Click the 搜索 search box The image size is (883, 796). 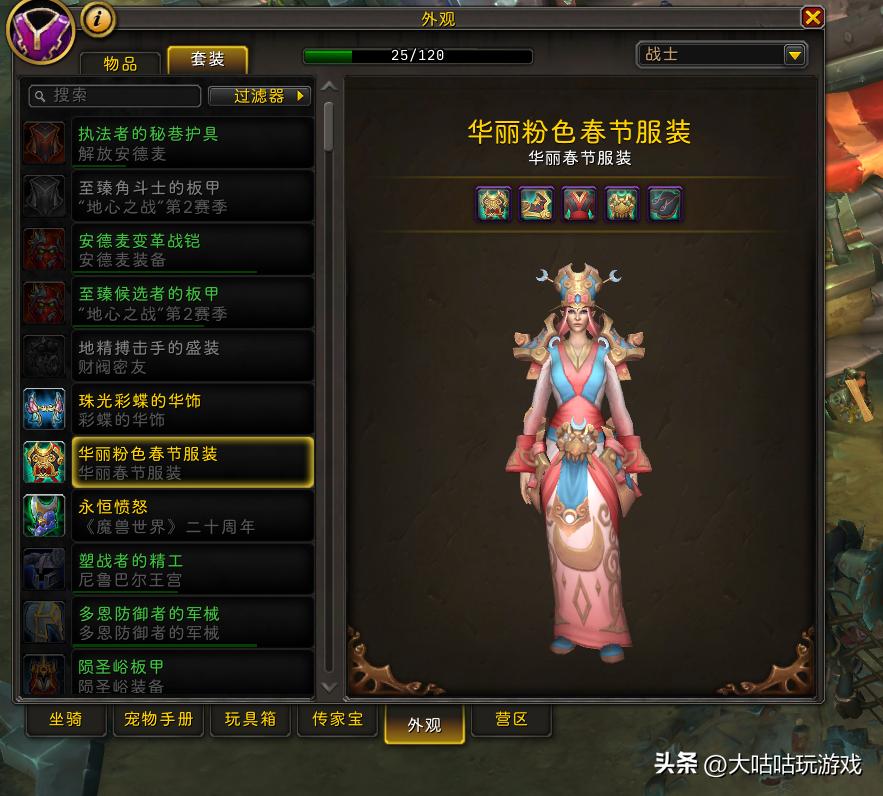point(115,96)
